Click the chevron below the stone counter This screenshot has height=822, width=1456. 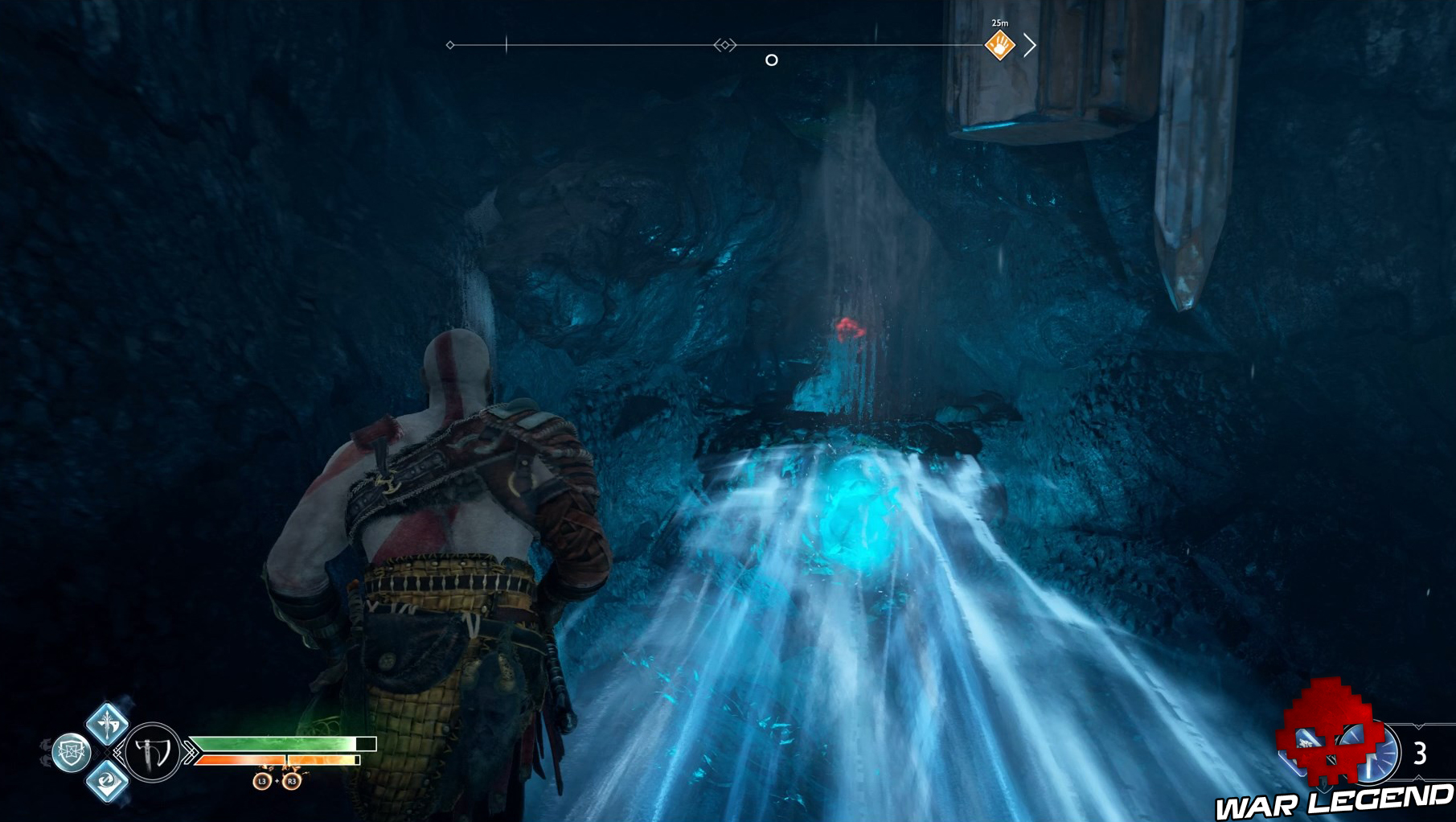pos(1418,777)
